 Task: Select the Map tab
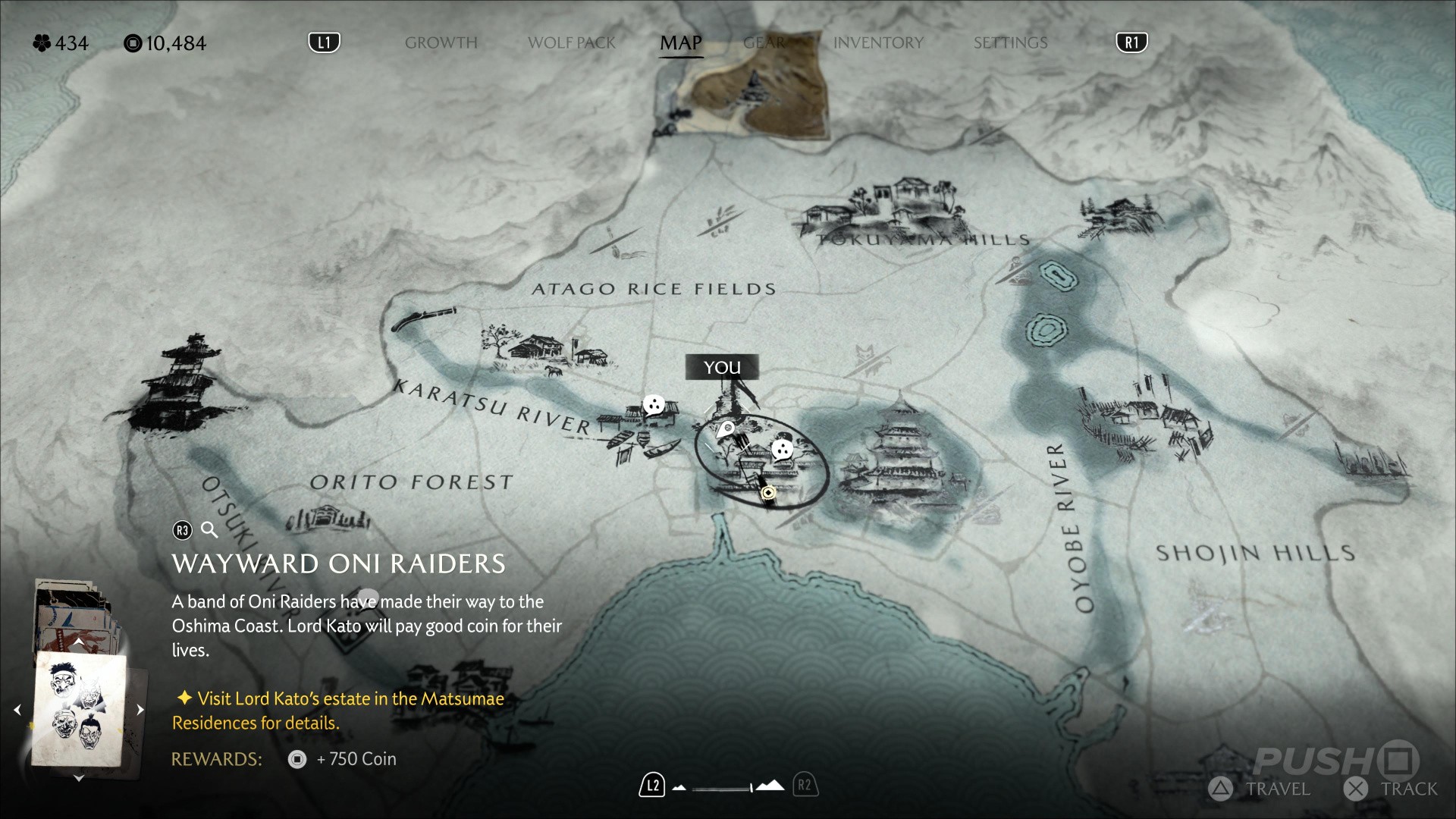coord(681,43)
